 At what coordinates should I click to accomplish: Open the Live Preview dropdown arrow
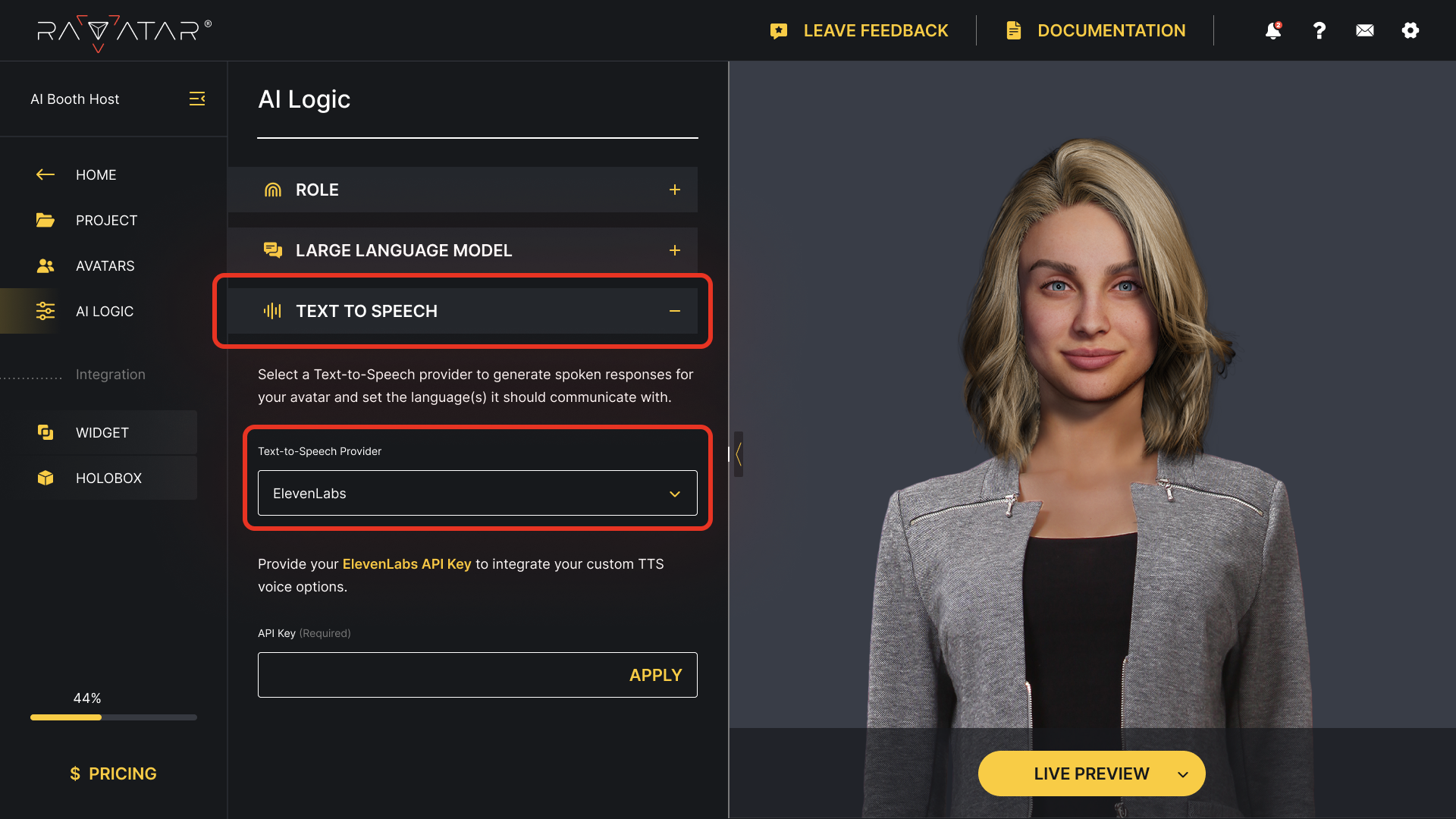point(1182,774)
